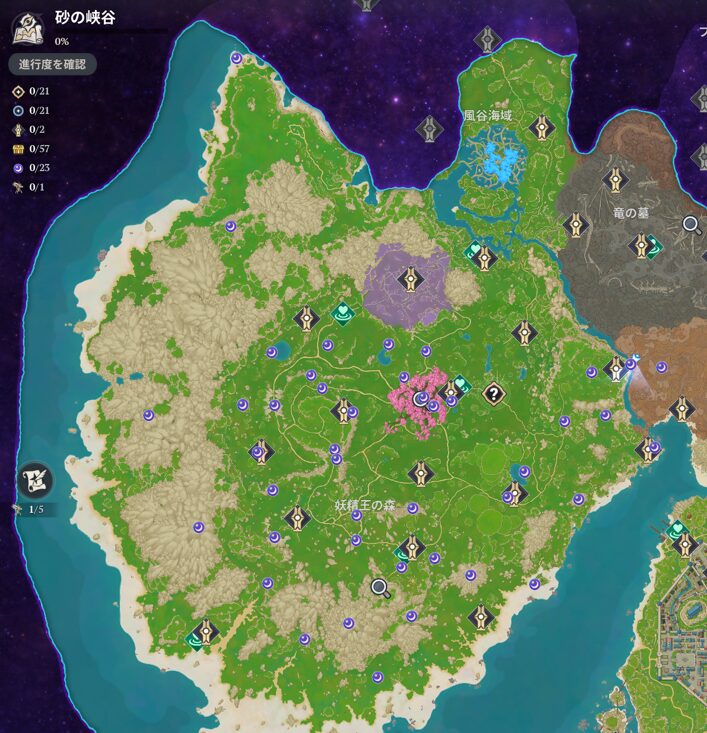Open the 砂の峡谷 region map emblem
707x733 pixels.
pyautogui.click(x=27, y=28)
